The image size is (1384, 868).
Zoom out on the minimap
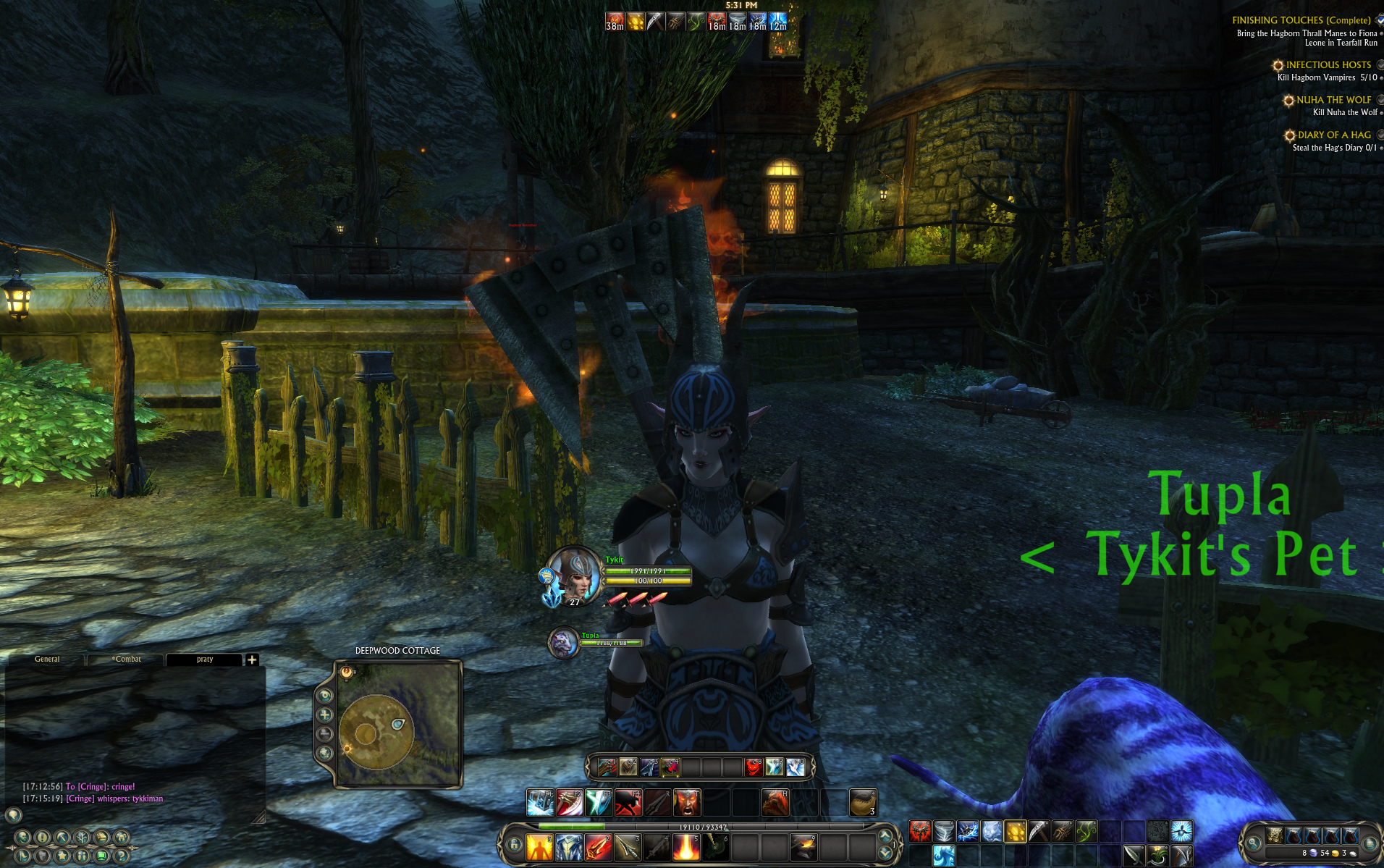pyautogui.click(x=325, y=733)
